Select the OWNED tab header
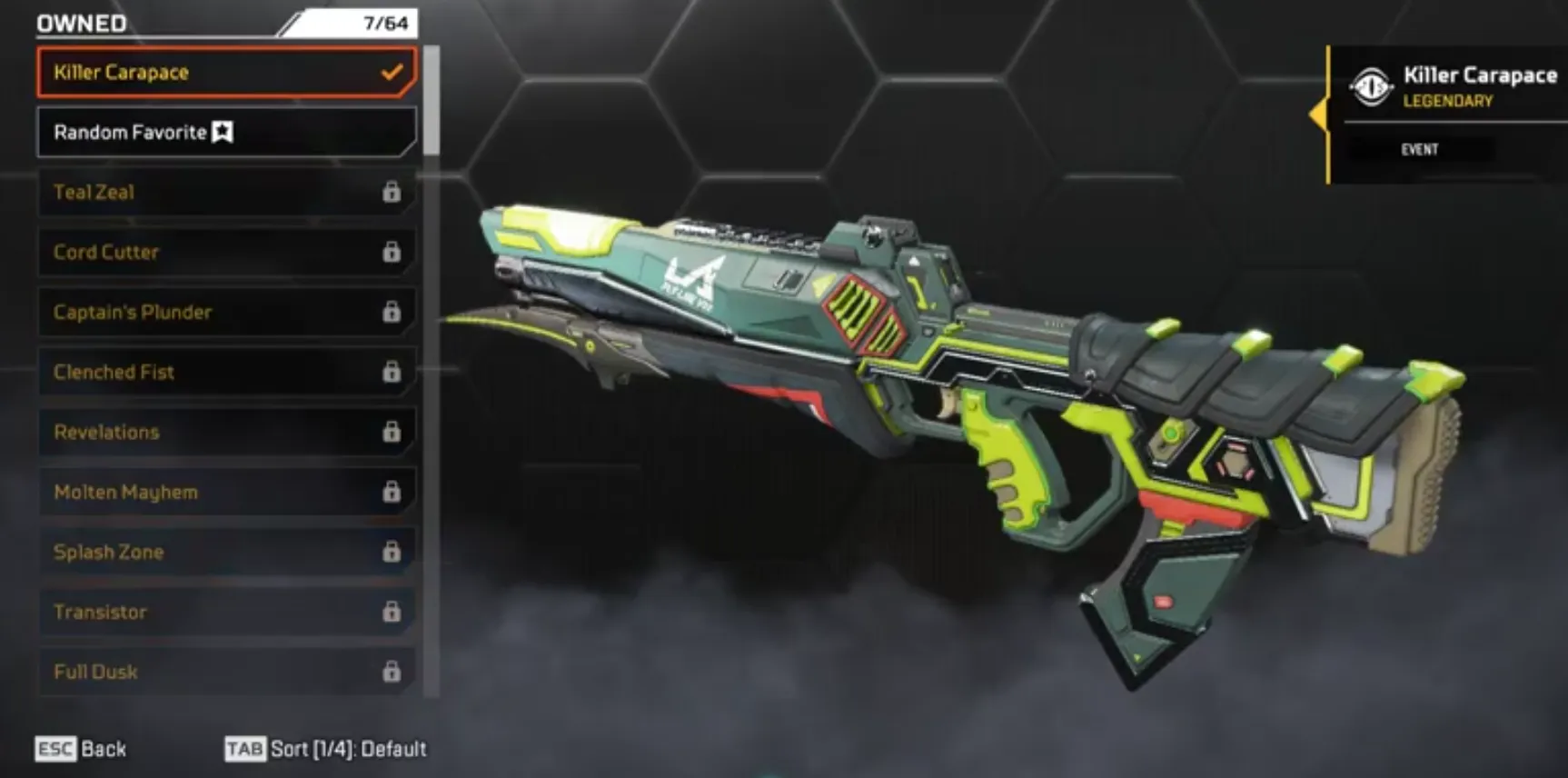 click(x=80, y=23)
